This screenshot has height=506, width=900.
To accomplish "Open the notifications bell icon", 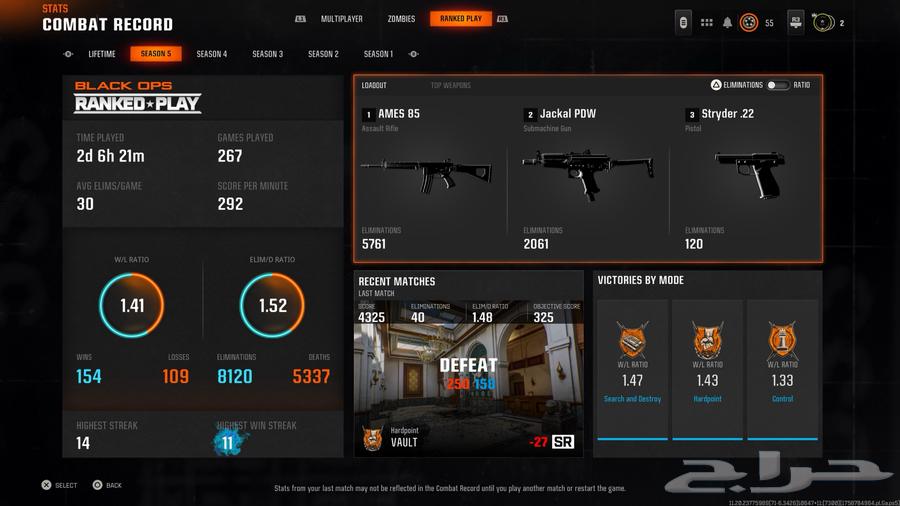I will click(x=727, y=22).
